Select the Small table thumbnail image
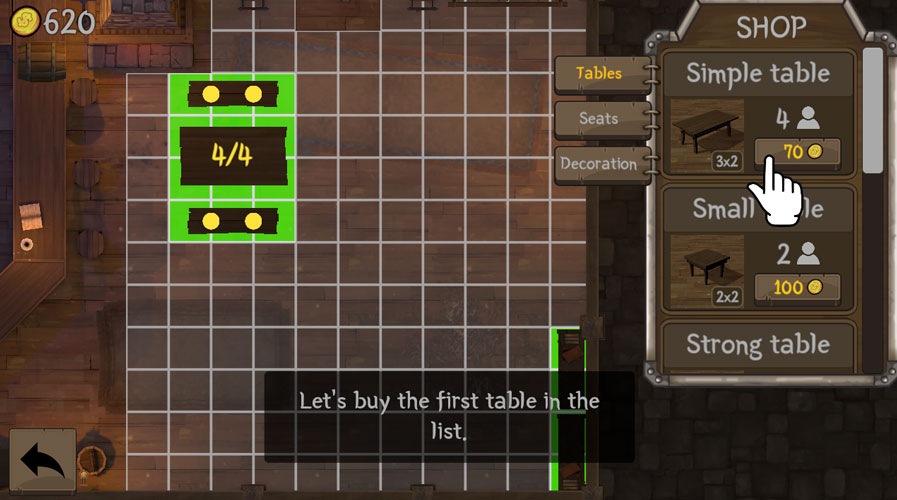The image size is (897, 500). [706, 270]
